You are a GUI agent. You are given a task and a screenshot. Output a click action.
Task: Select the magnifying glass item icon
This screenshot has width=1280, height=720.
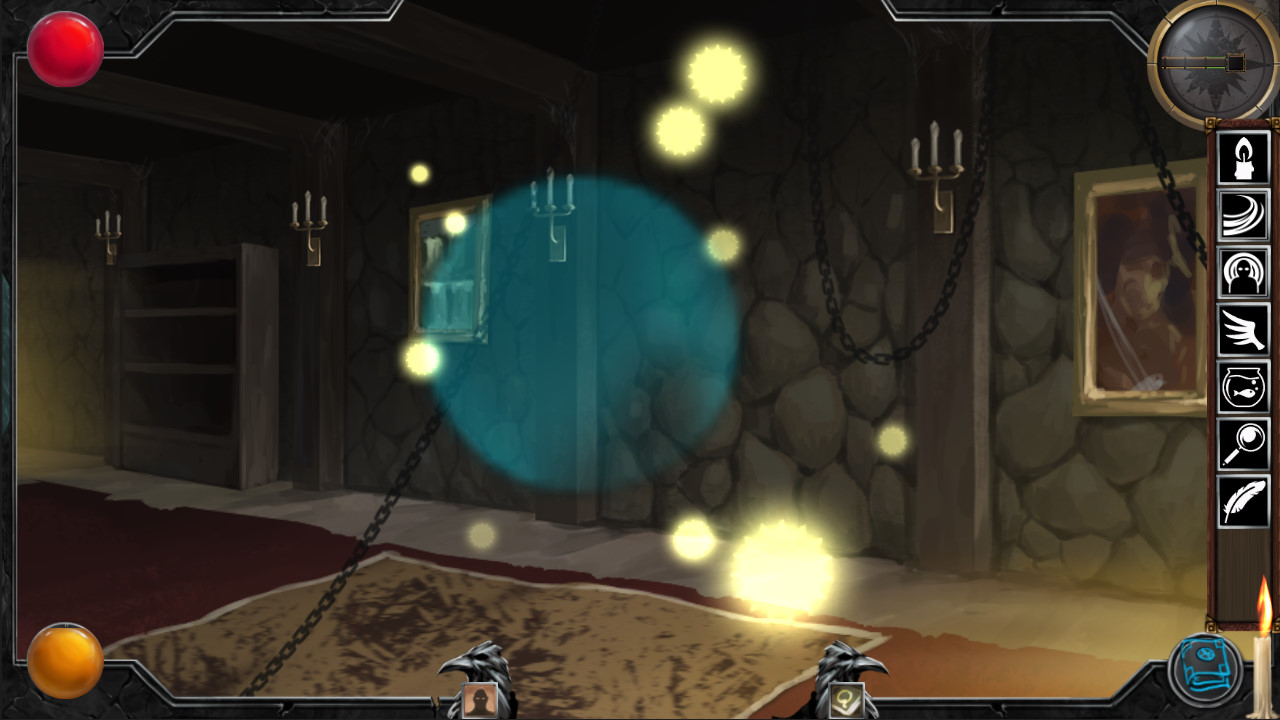1243,445
